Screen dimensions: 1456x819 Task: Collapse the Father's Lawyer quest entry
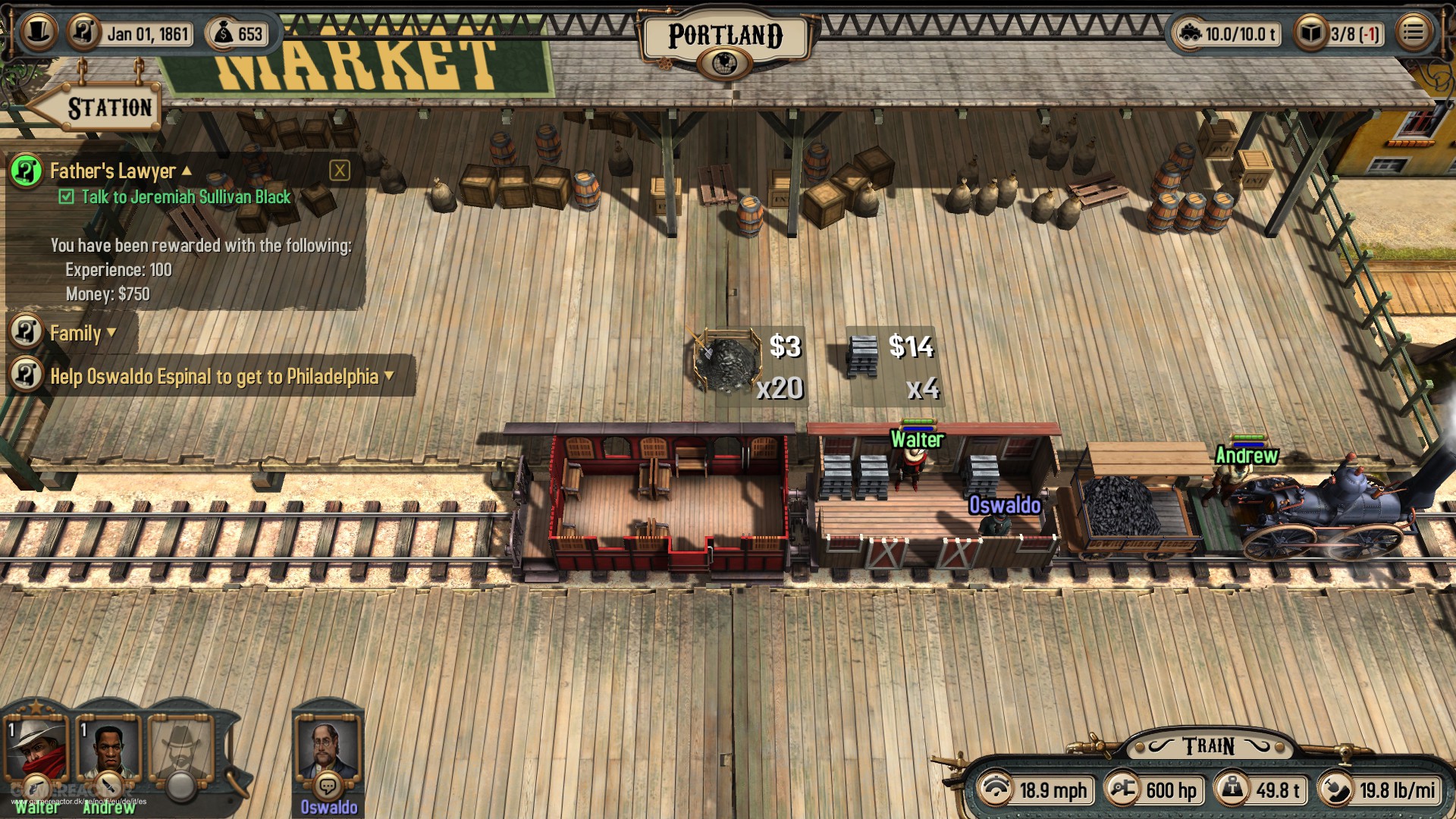click(x=187, y=171)
